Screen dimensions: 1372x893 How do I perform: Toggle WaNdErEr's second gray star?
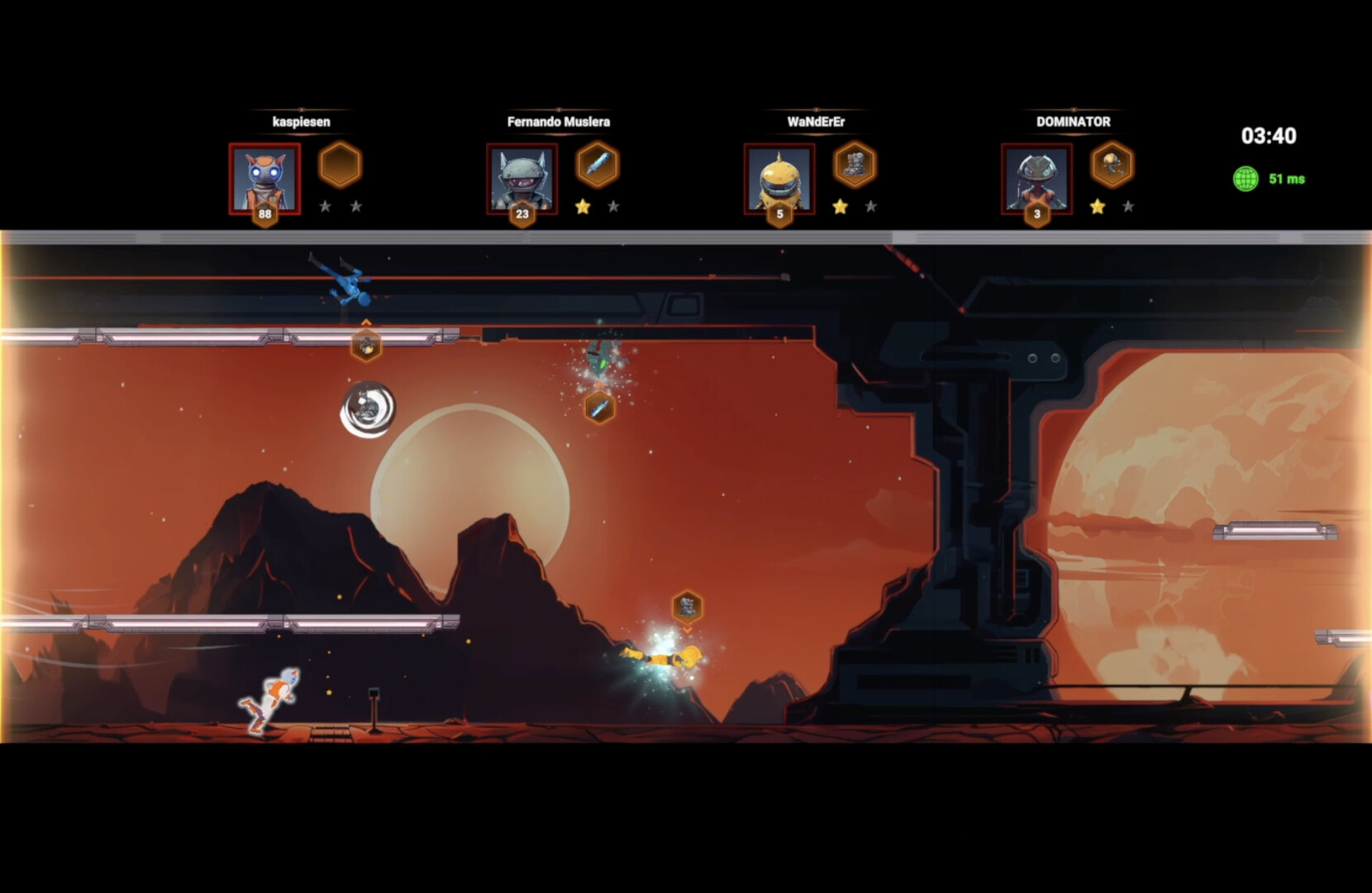click(870, 207)
